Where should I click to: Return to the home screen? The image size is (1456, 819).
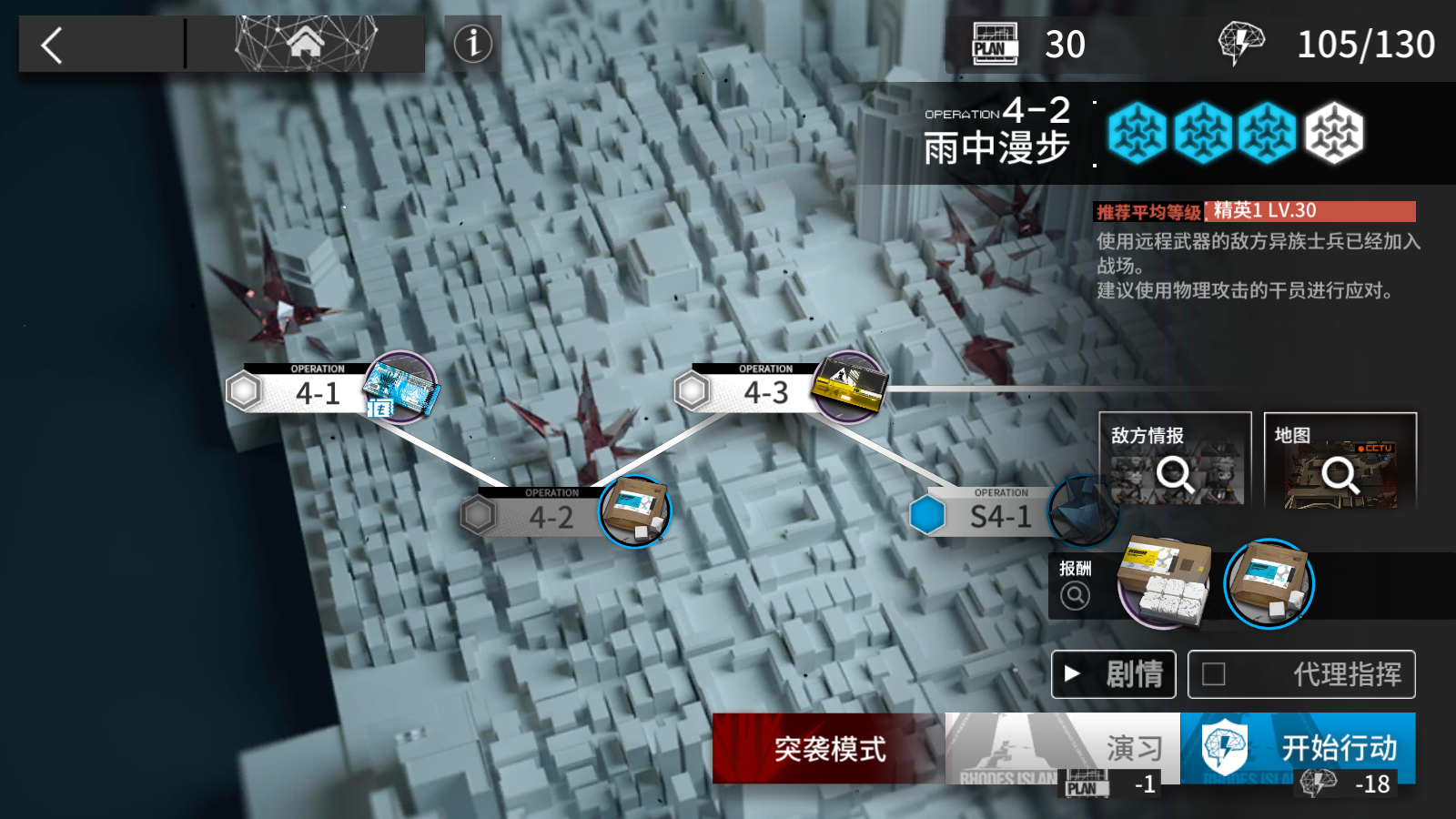[306, 43]
